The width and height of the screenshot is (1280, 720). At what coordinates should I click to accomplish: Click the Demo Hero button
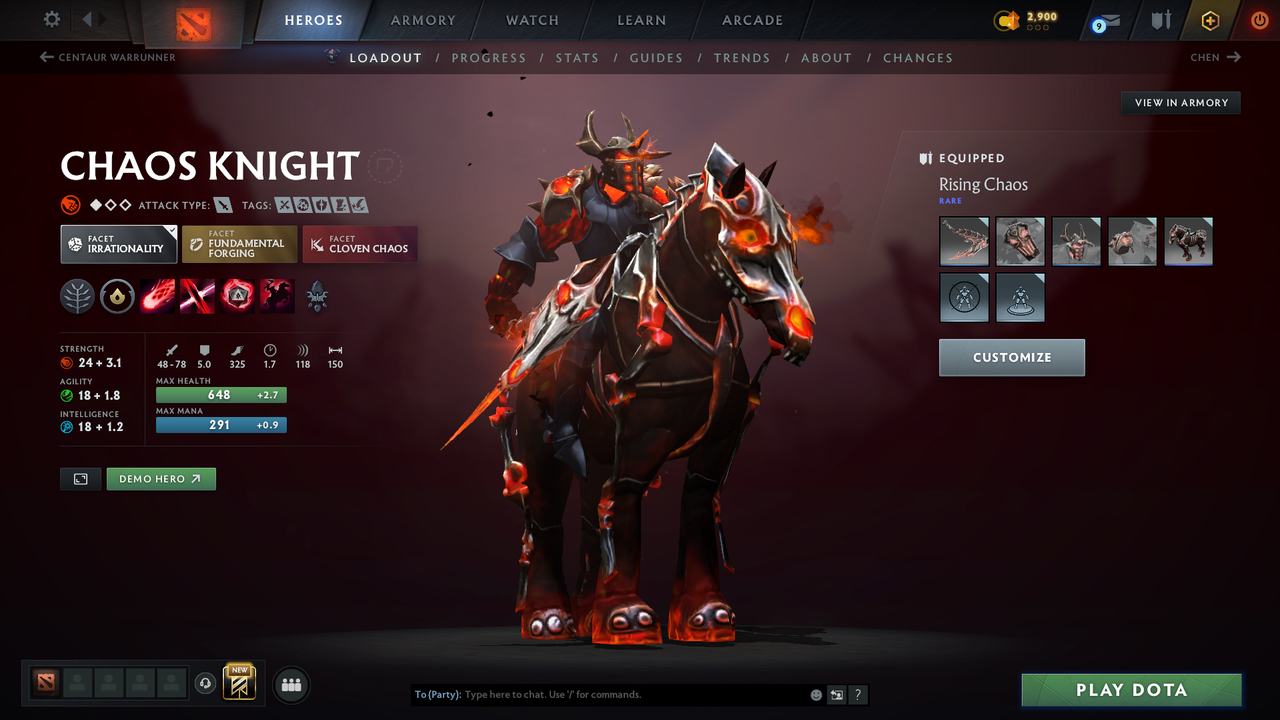pos(161,479)
